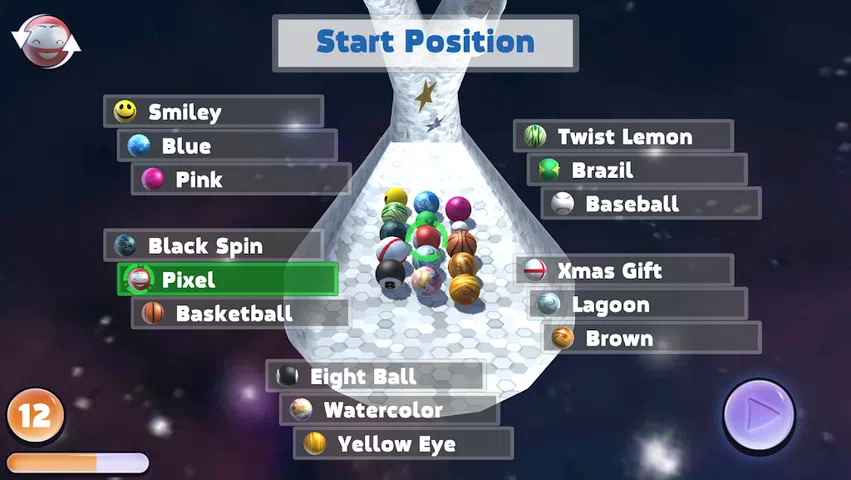
Task: Click the purple play arrow button
Action: pos(759,414)
